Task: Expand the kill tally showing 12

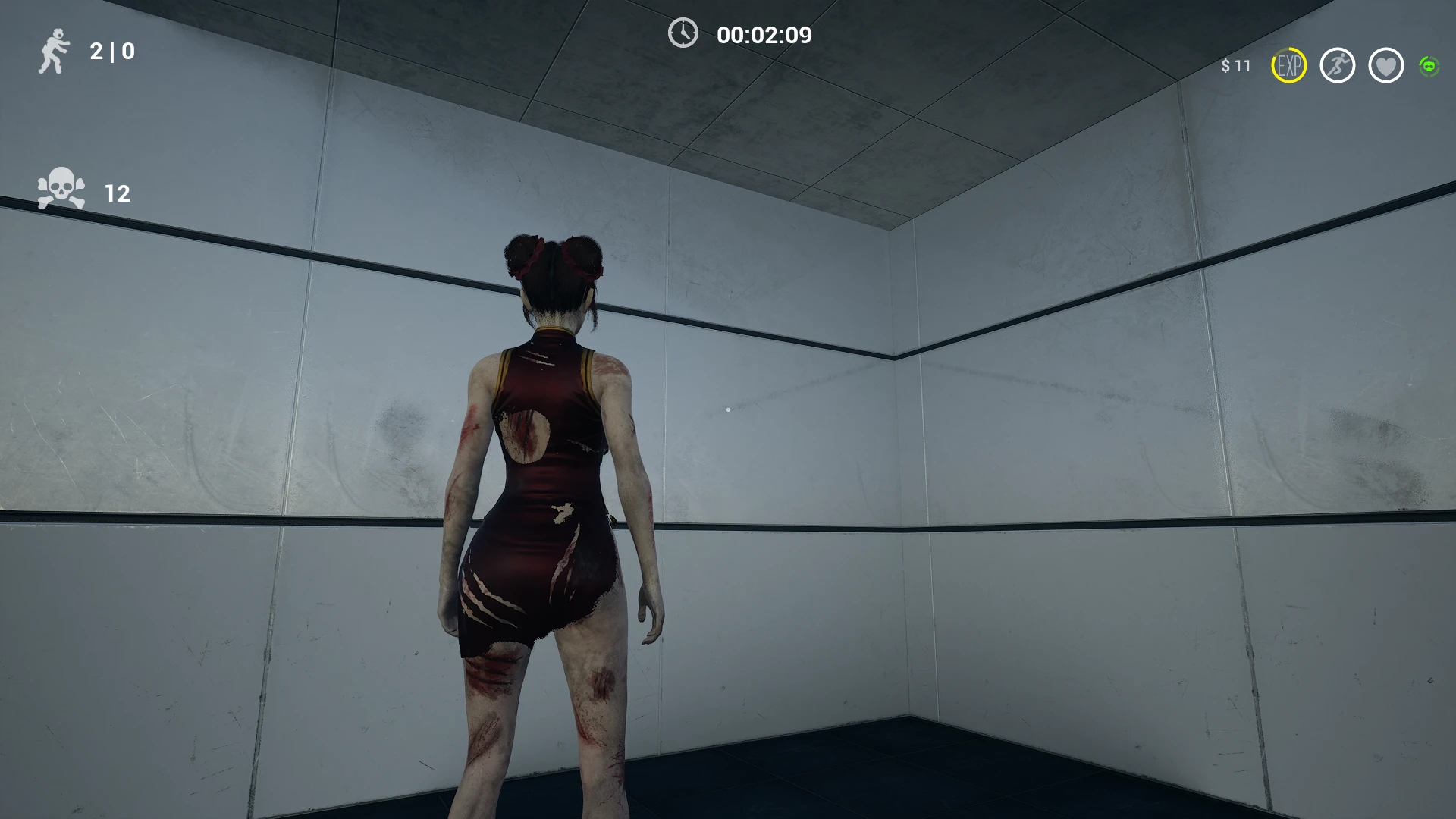Action: (116, 193)
